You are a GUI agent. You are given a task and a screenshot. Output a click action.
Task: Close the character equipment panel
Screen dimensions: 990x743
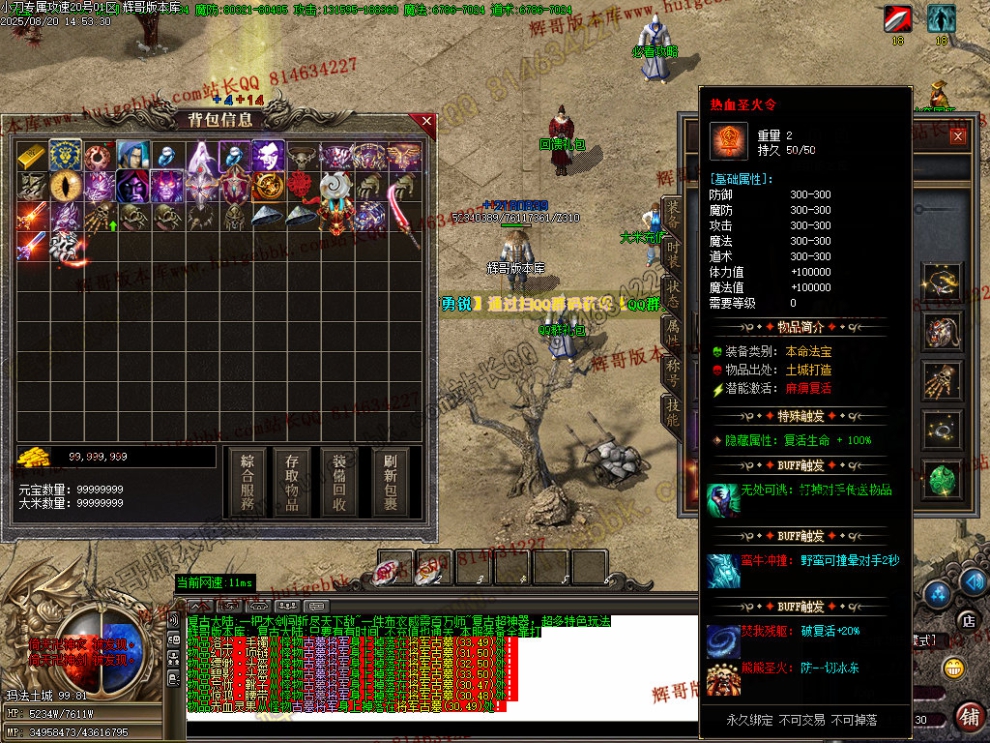coord(958,136)
